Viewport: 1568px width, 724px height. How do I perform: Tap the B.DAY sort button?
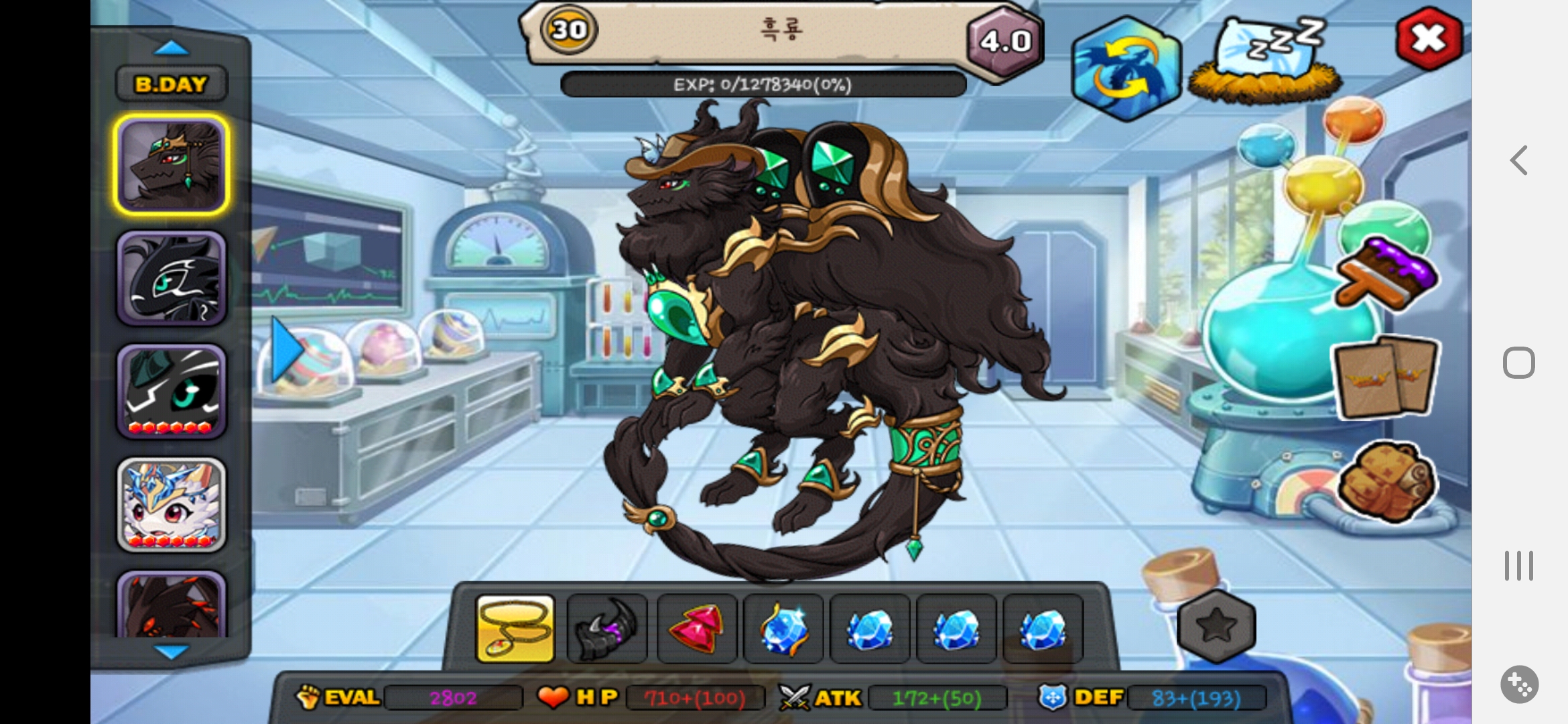point(171,84)
